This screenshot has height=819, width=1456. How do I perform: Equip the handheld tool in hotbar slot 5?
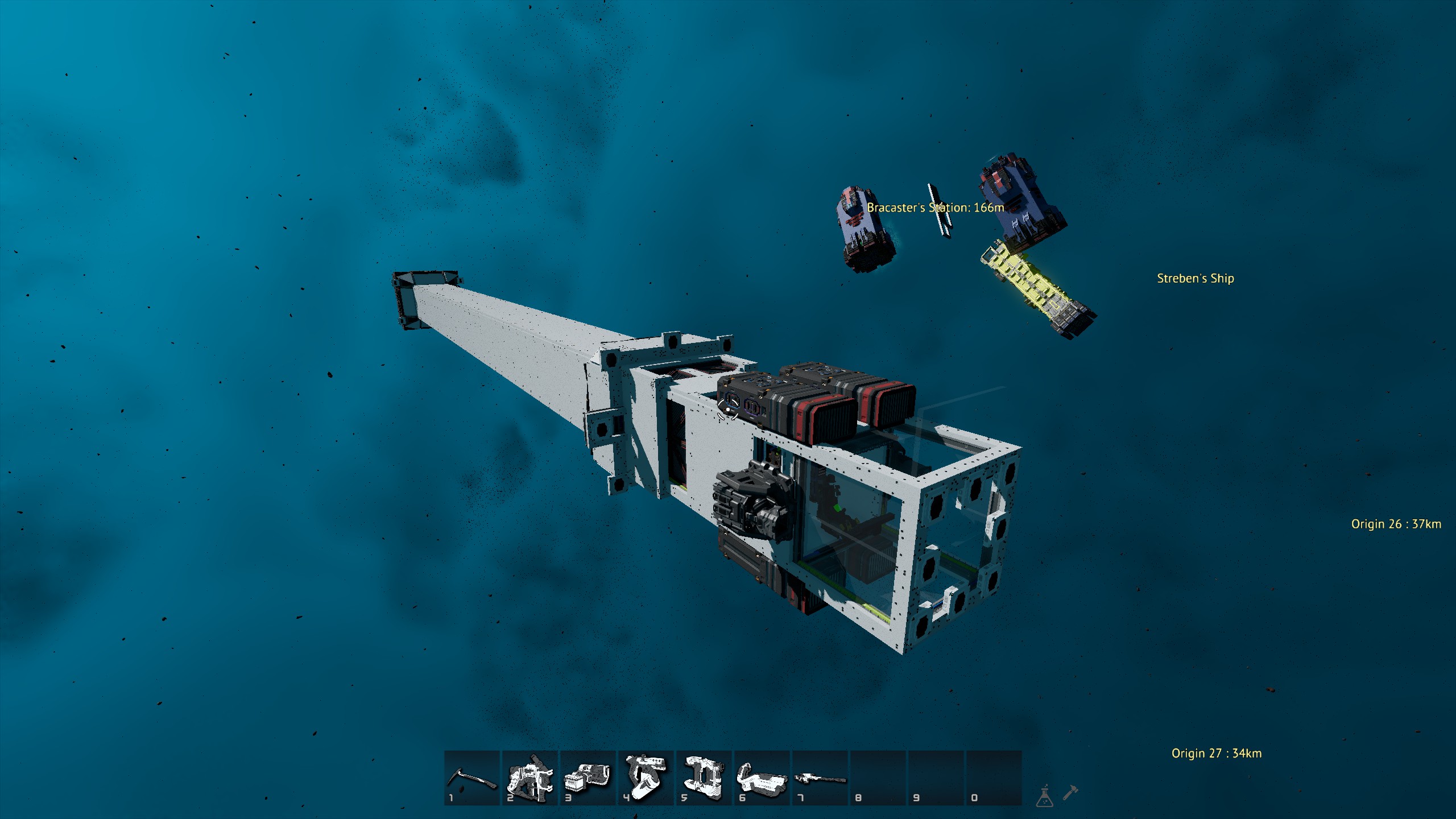coord(704,777)
